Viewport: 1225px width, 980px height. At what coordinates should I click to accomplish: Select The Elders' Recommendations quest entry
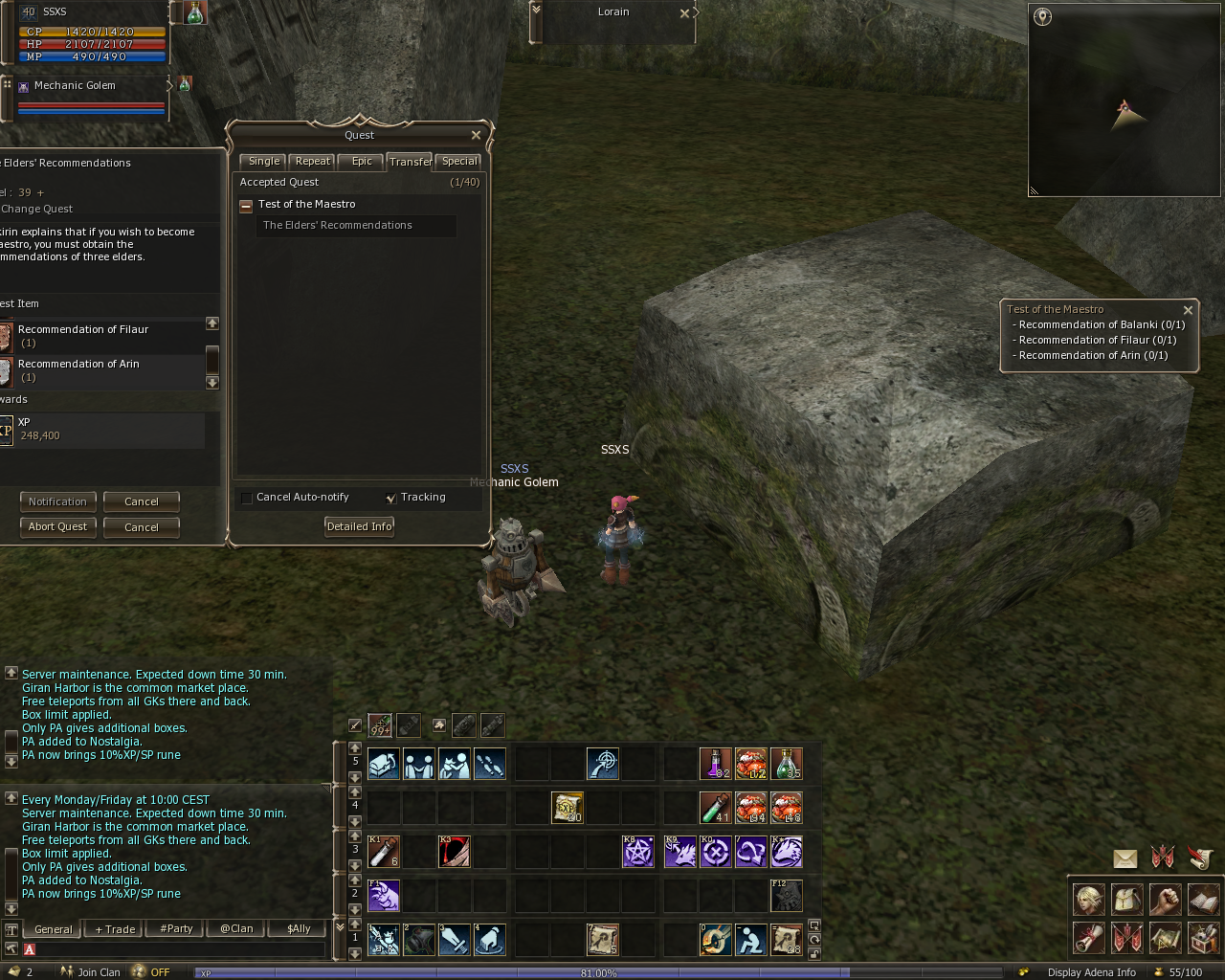[338, 226]
